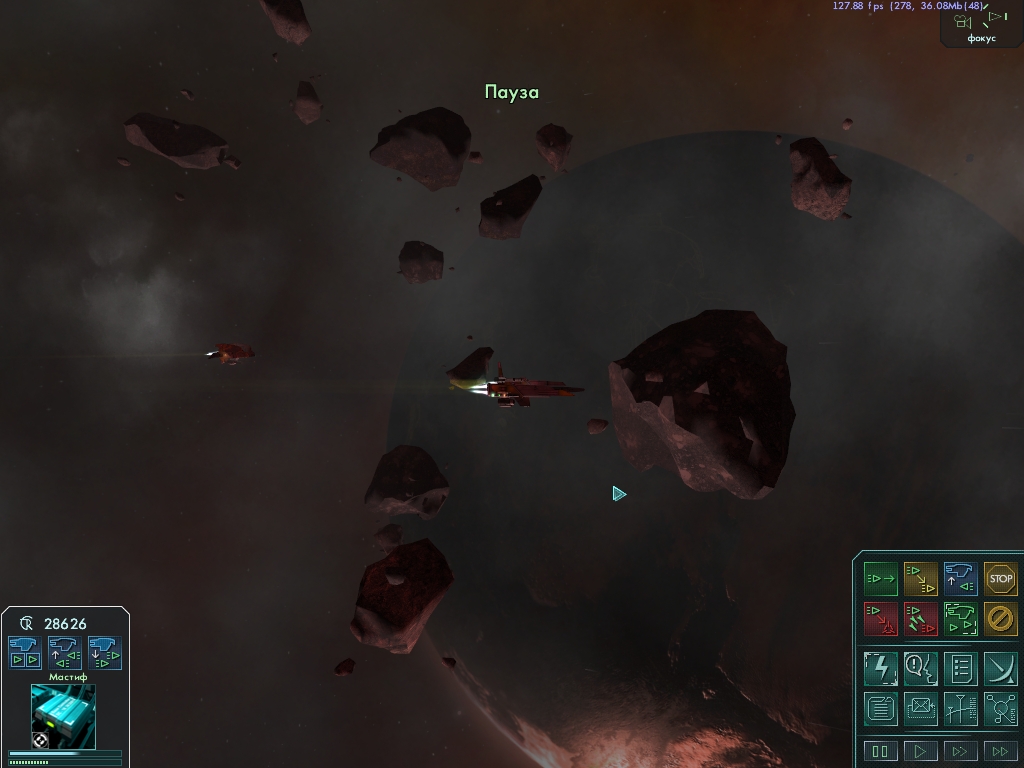Open the envelope messages icon
The height and width of the screenshot is (768, 1024).
(x=920, y=708)
